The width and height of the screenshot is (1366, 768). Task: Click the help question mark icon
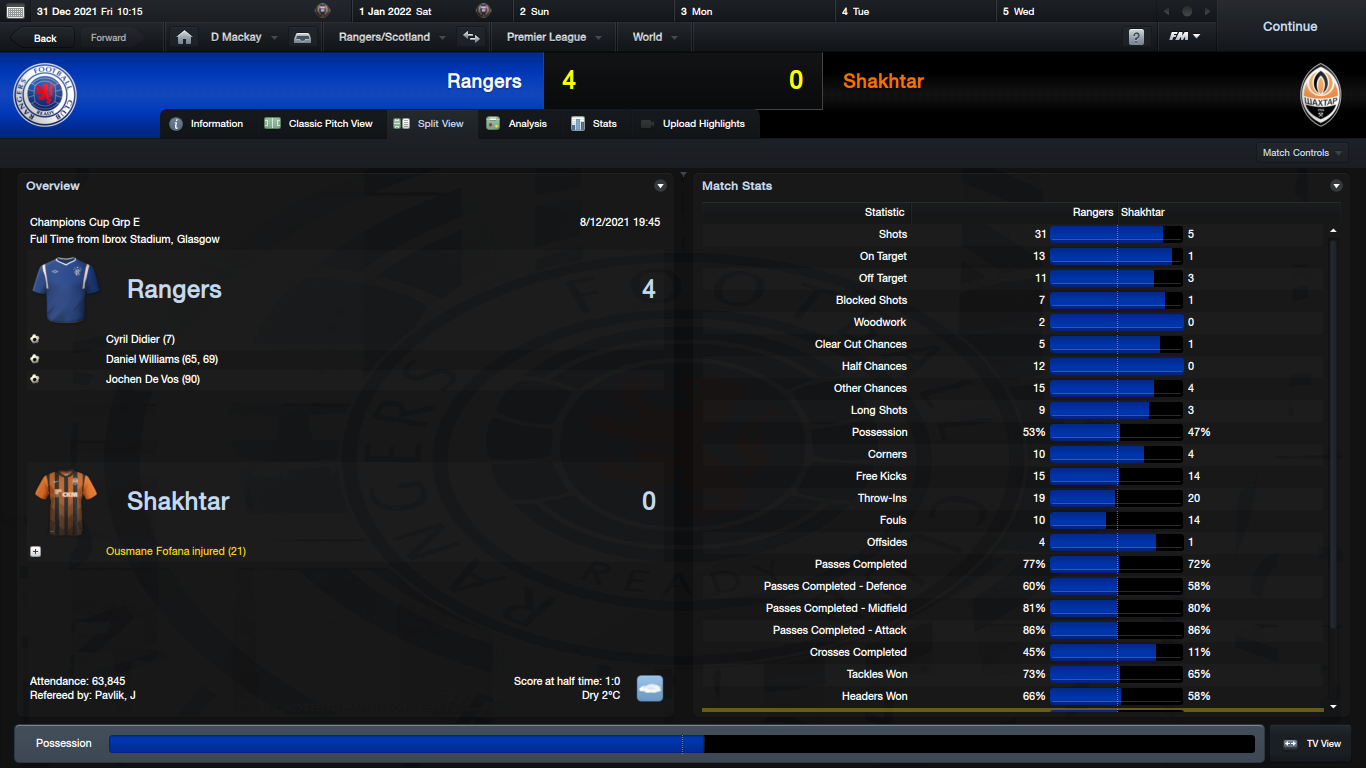point(1136,37)
